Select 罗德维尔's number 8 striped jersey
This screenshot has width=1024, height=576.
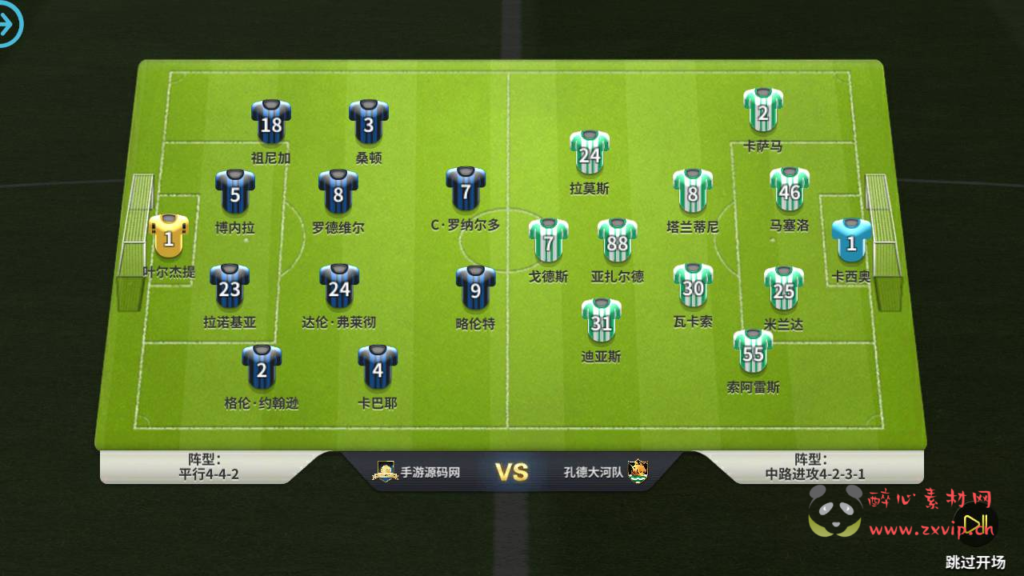click(x=338, y=192)
